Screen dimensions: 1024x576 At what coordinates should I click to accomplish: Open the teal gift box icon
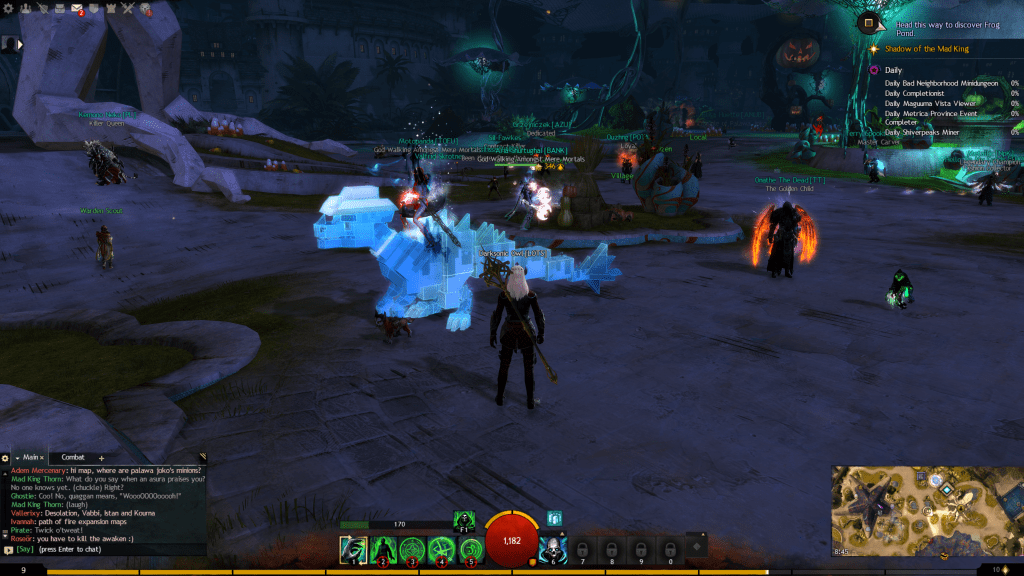(554, 518)
